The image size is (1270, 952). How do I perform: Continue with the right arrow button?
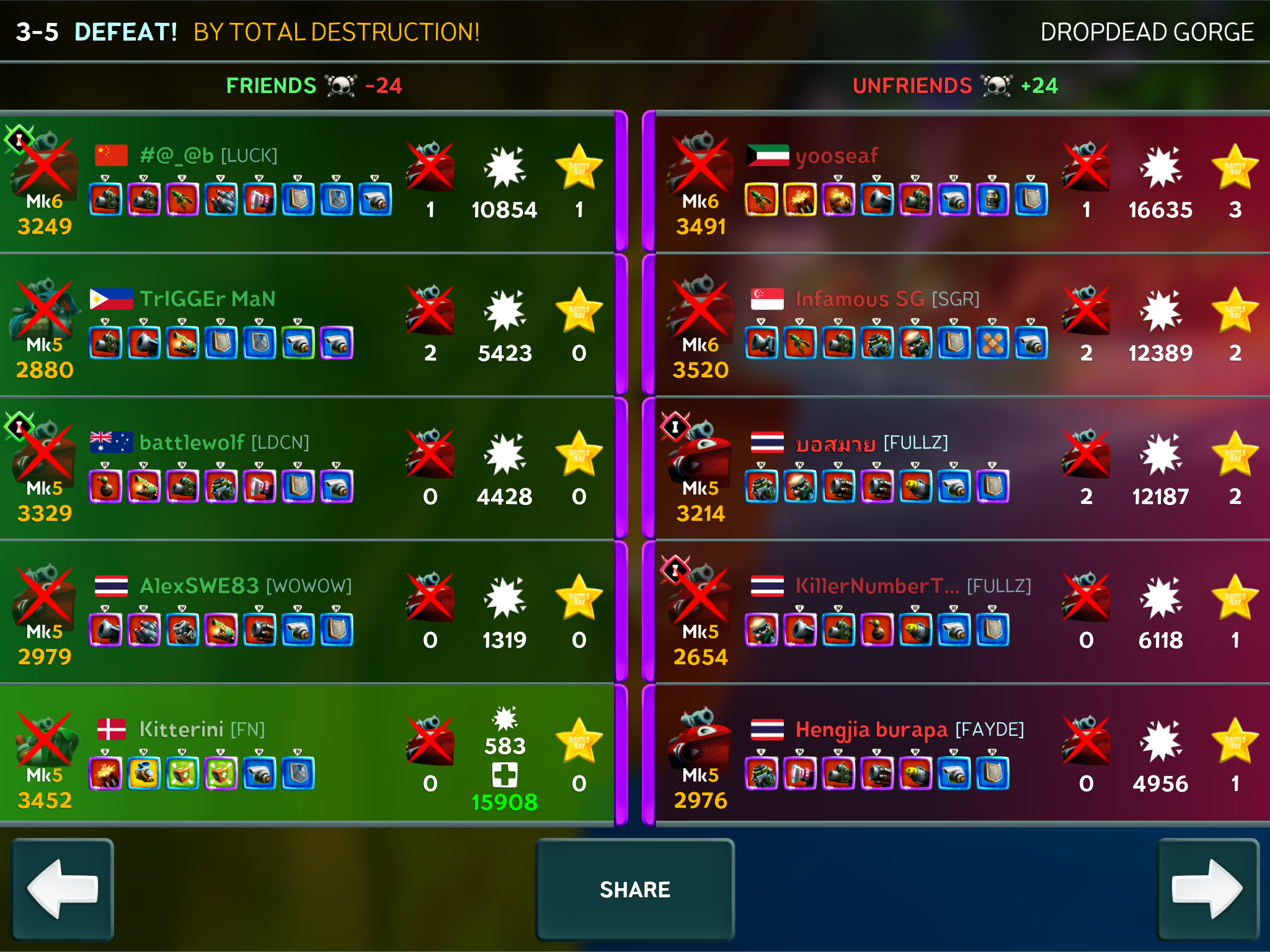(x=1207, y=889)
